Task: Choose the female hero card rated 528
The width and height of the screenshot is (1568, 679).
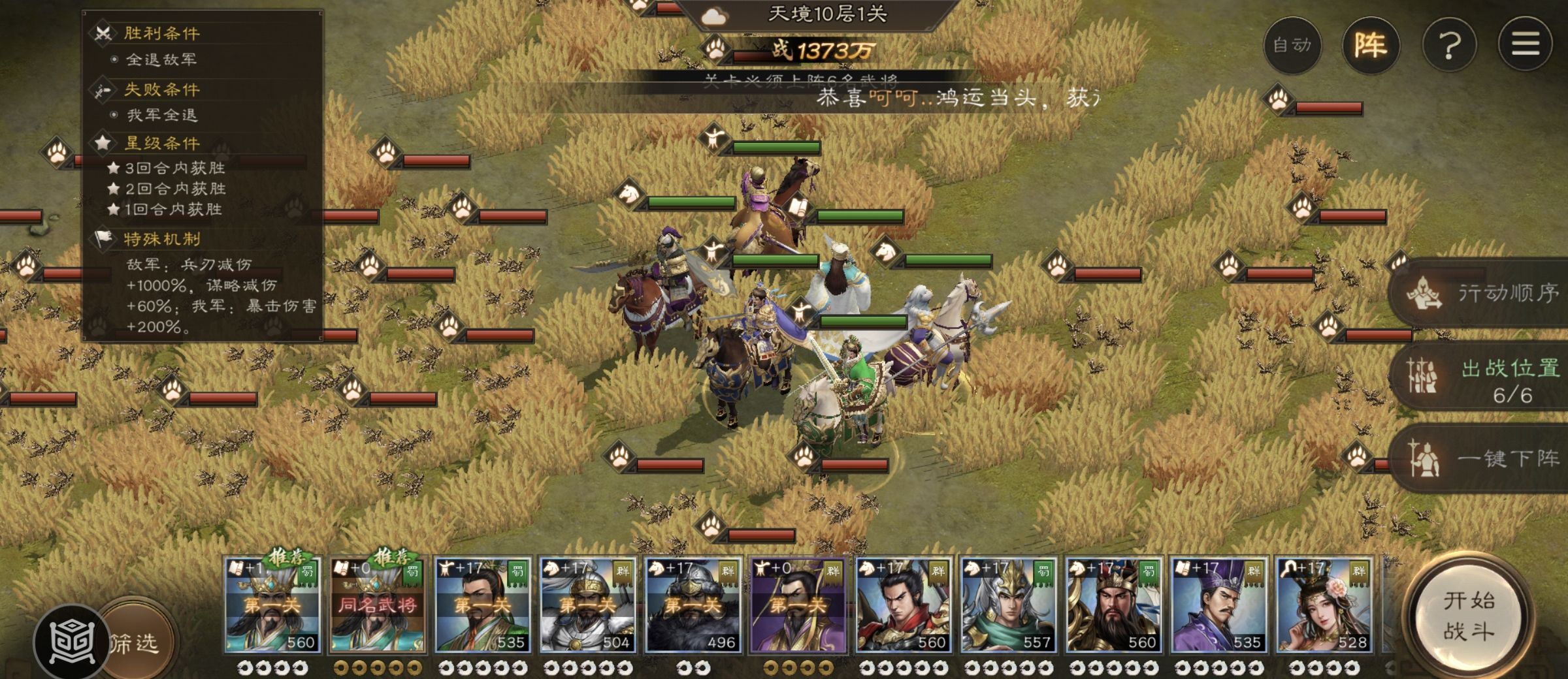Action: [1324, 605]
